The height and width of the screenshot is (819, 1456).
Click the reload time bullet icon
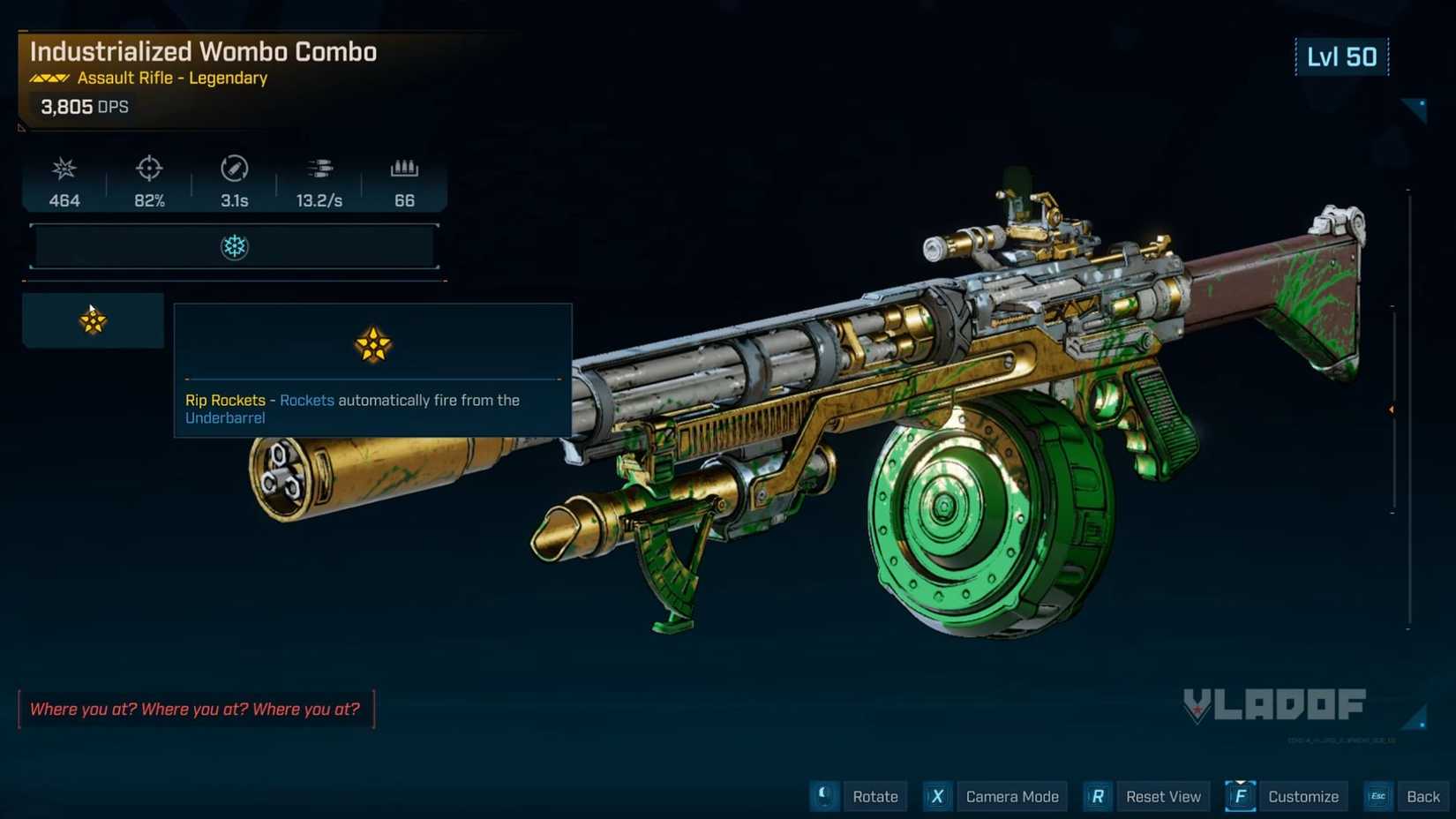click(233, 169)
